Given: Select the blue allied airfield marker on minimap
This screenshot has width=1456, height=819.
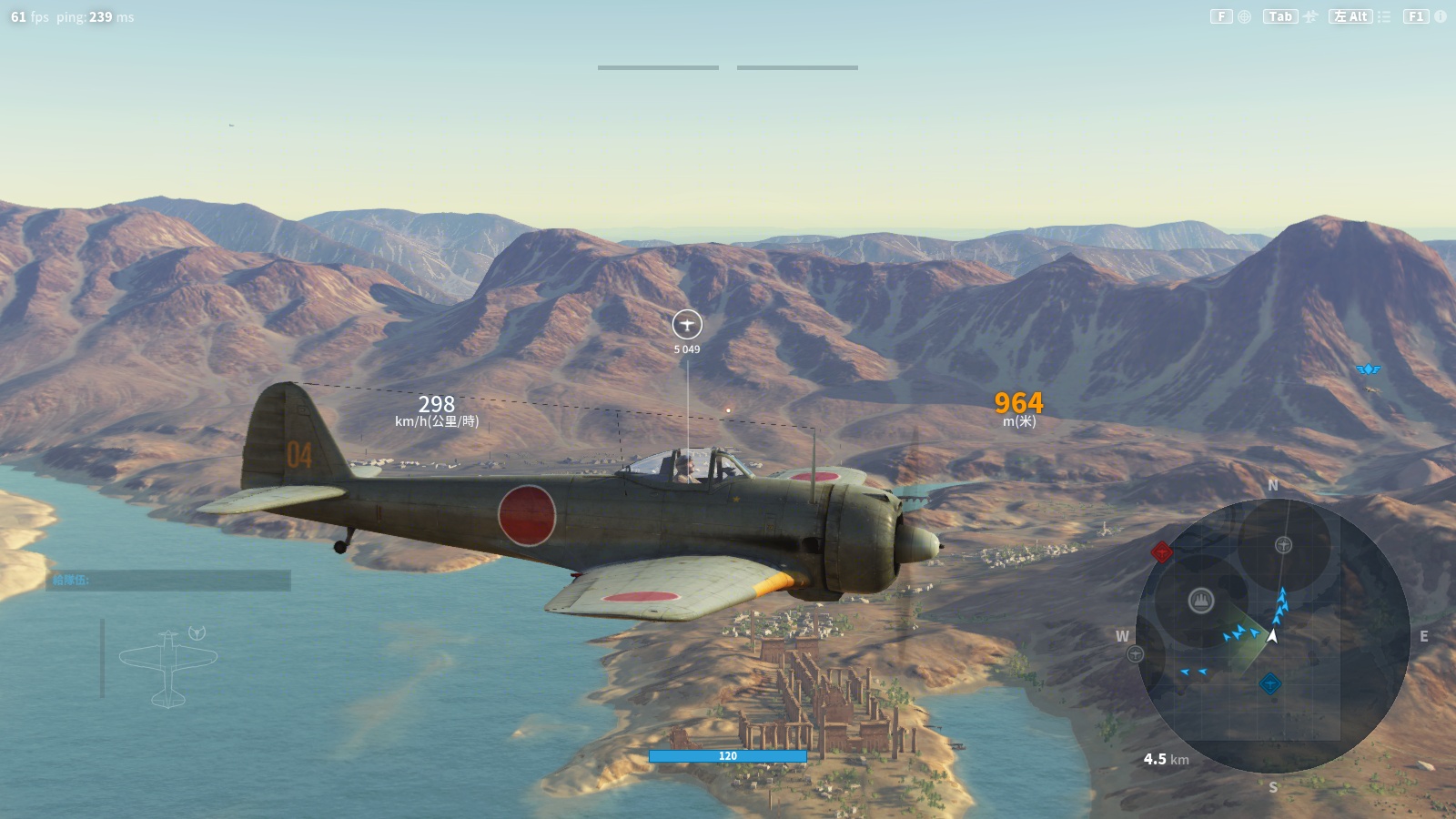Looking at the screenshot, I should click(x=1270, y=683).
